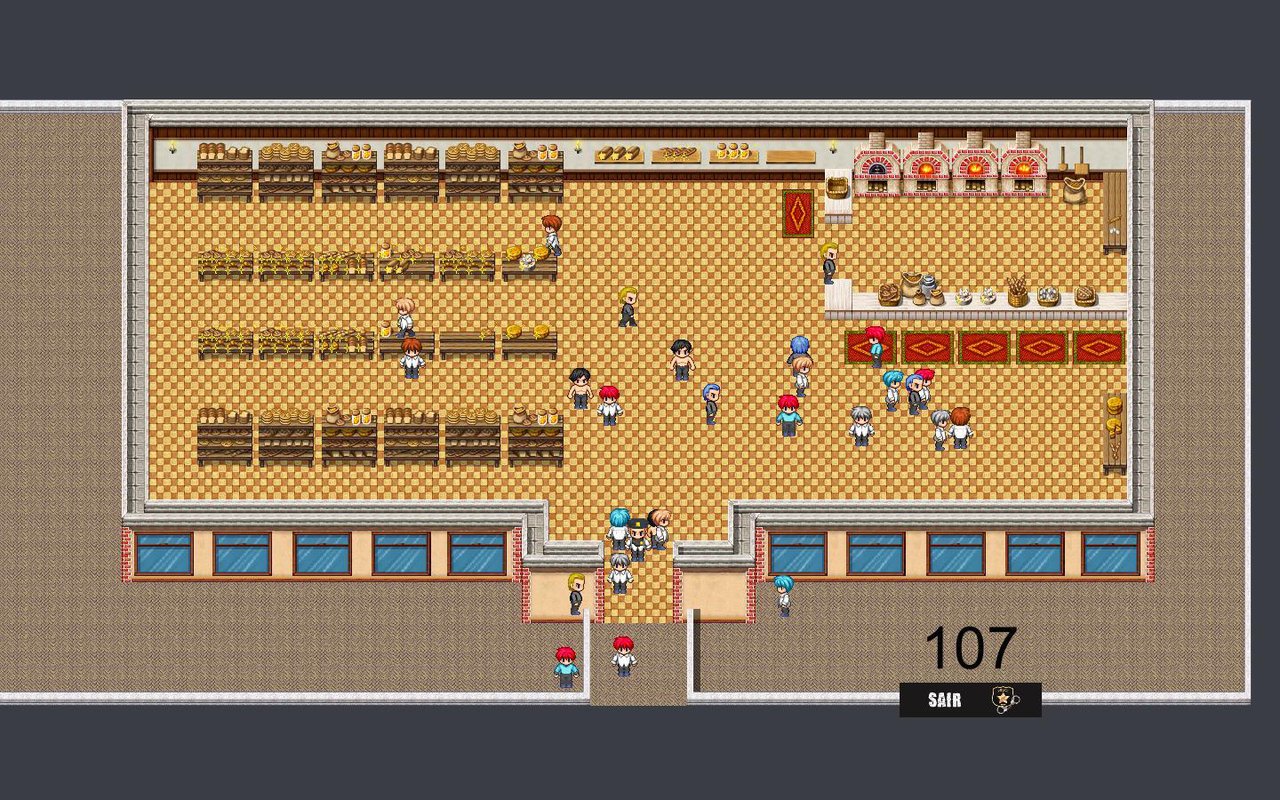1280x800 pixels.
Task: Select one of the red patterned carpets on display
Action: point(930,345)
